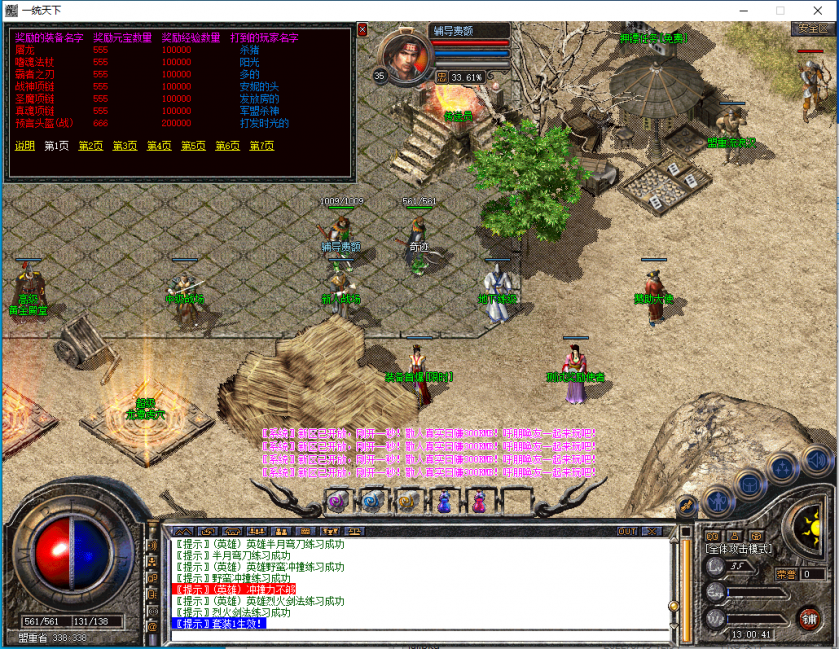Close the chat window with its X button
The width and height of the screenshot is (840, 649).
(651, 531)
